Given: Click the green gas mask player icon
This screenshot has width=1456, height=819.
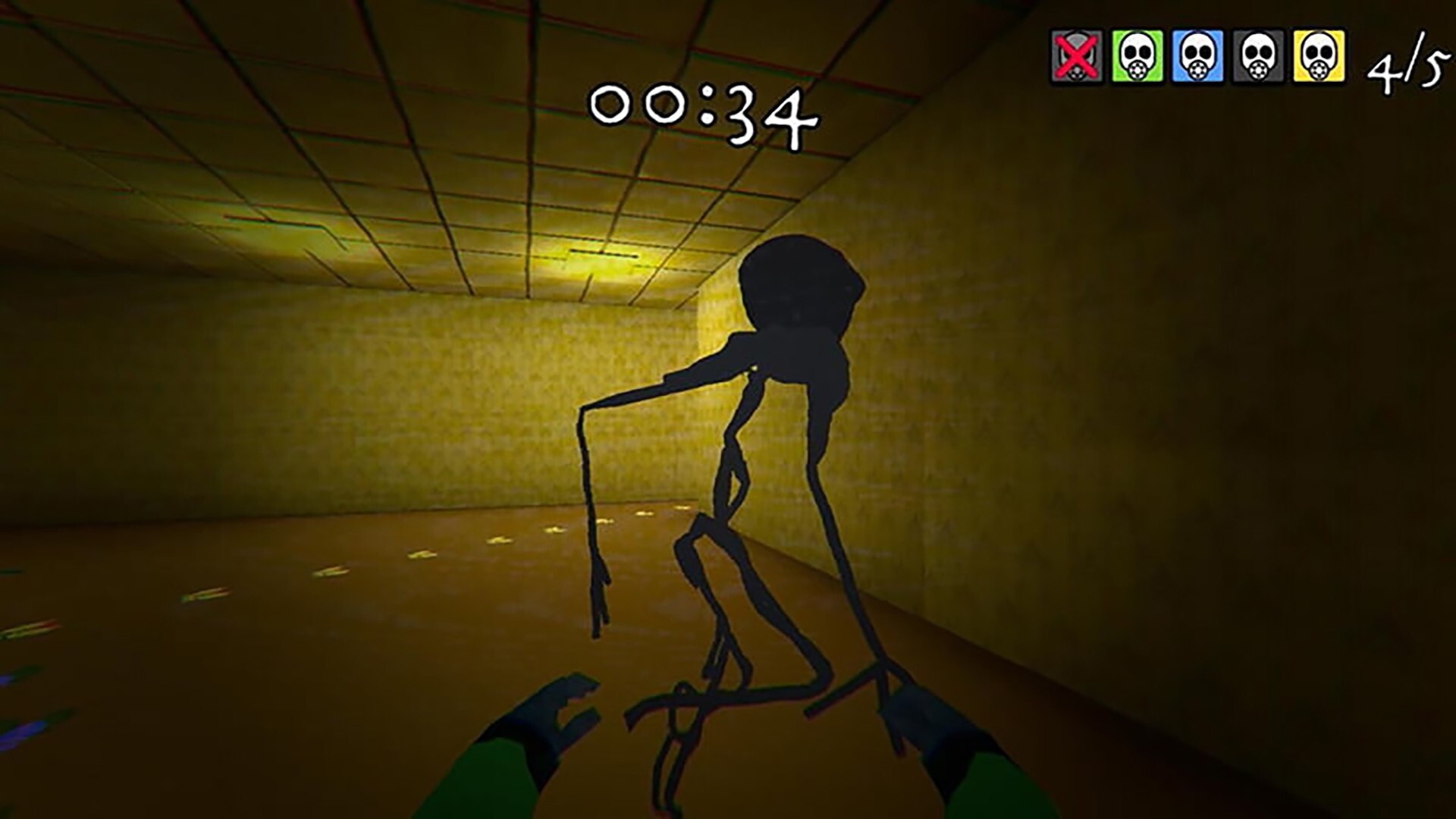Looking at the screenshot, I should coord(1137,57).
